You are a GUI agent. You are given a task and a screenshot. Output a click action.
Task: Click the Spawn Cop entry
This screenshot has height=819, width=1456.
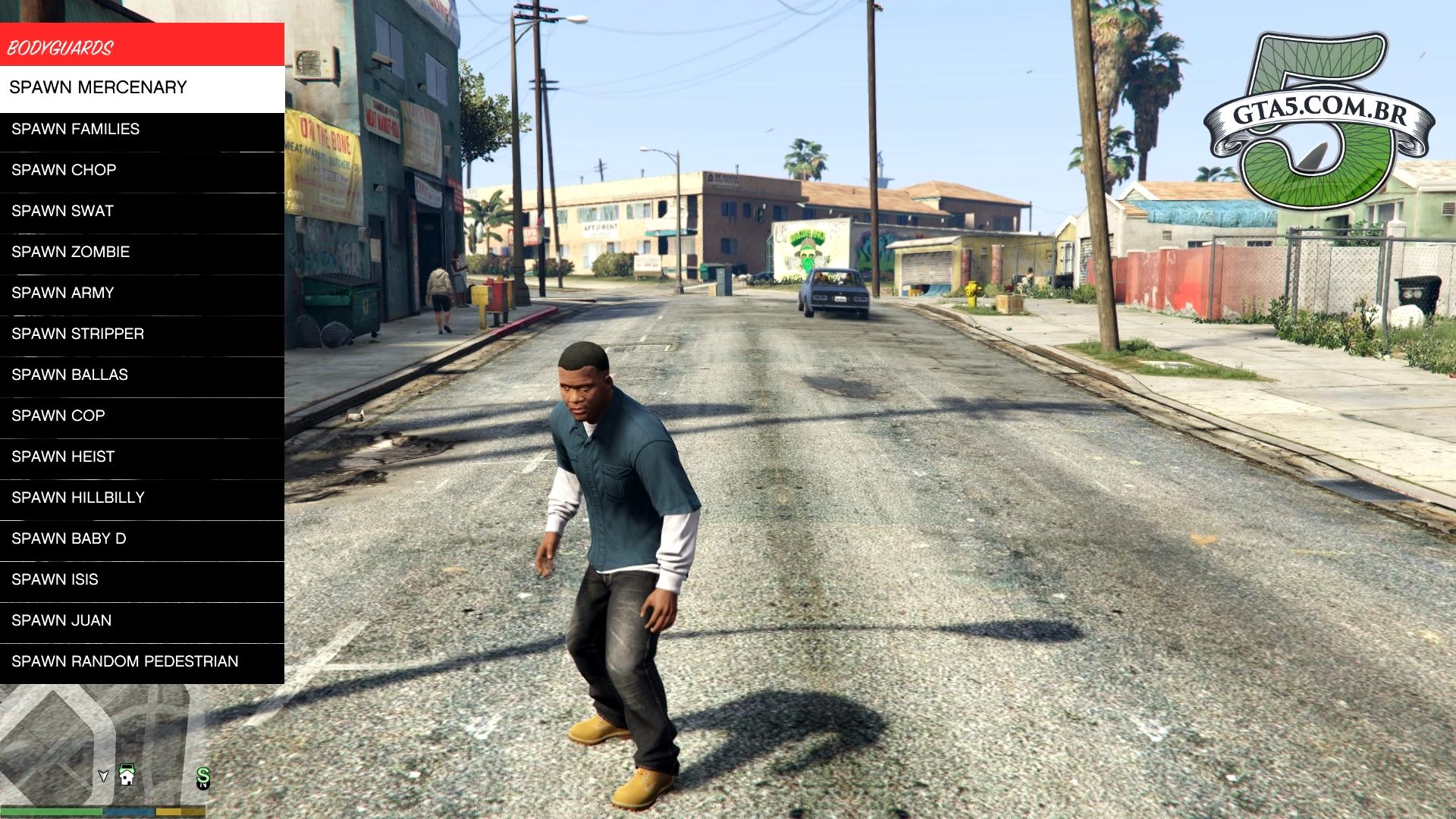(x=142, y=416)
